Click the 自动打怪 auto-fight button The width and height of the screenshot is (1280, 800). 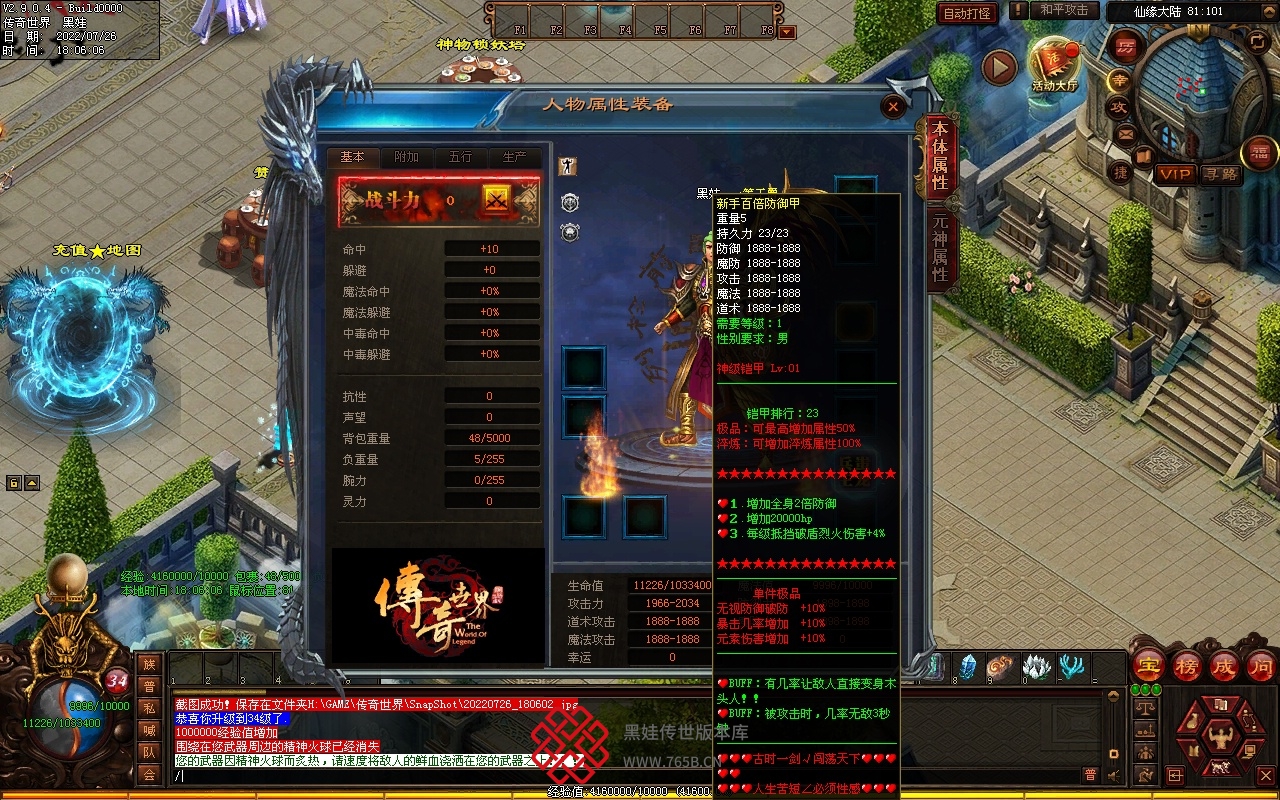coord(967,13)
